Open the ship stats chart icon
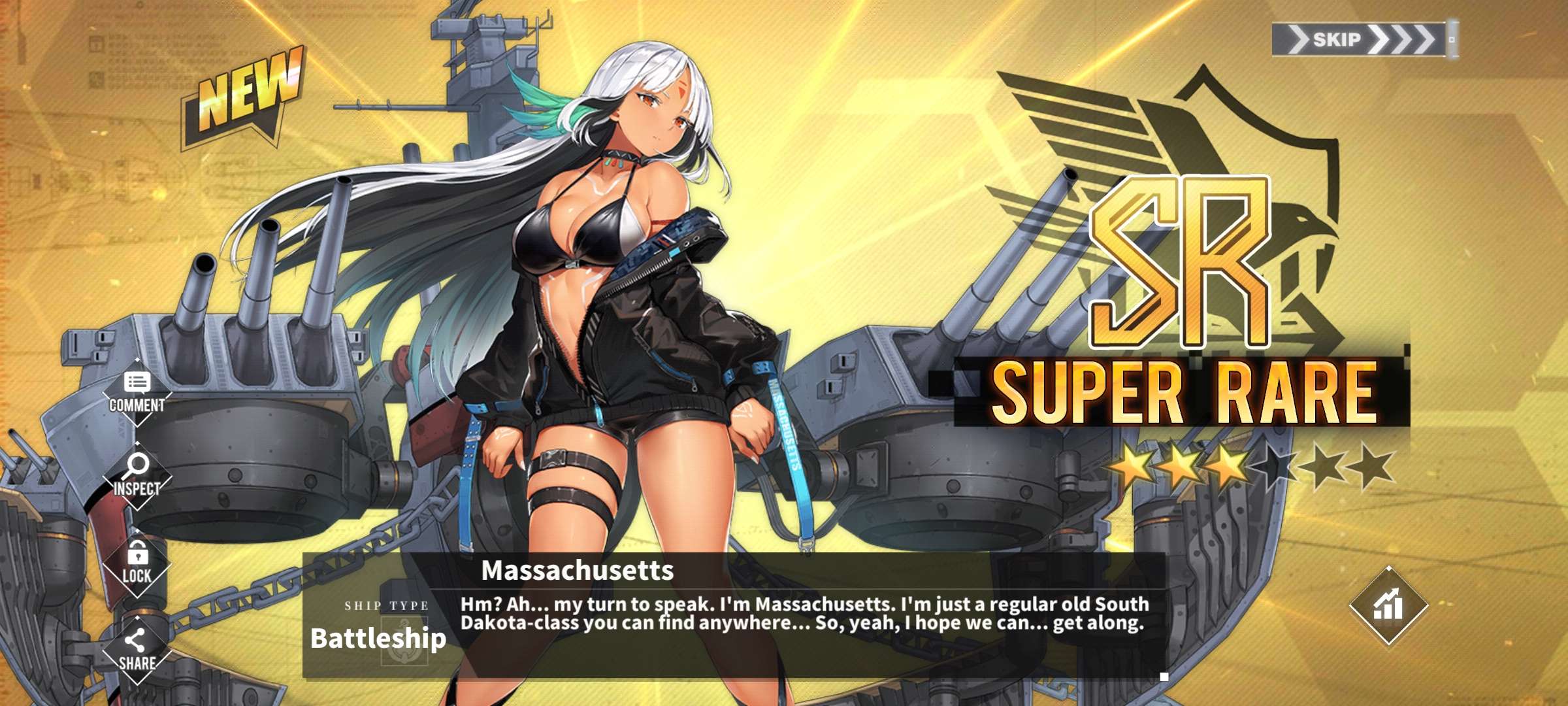Screen dimensions: 1568x706 click(1388, 606)
